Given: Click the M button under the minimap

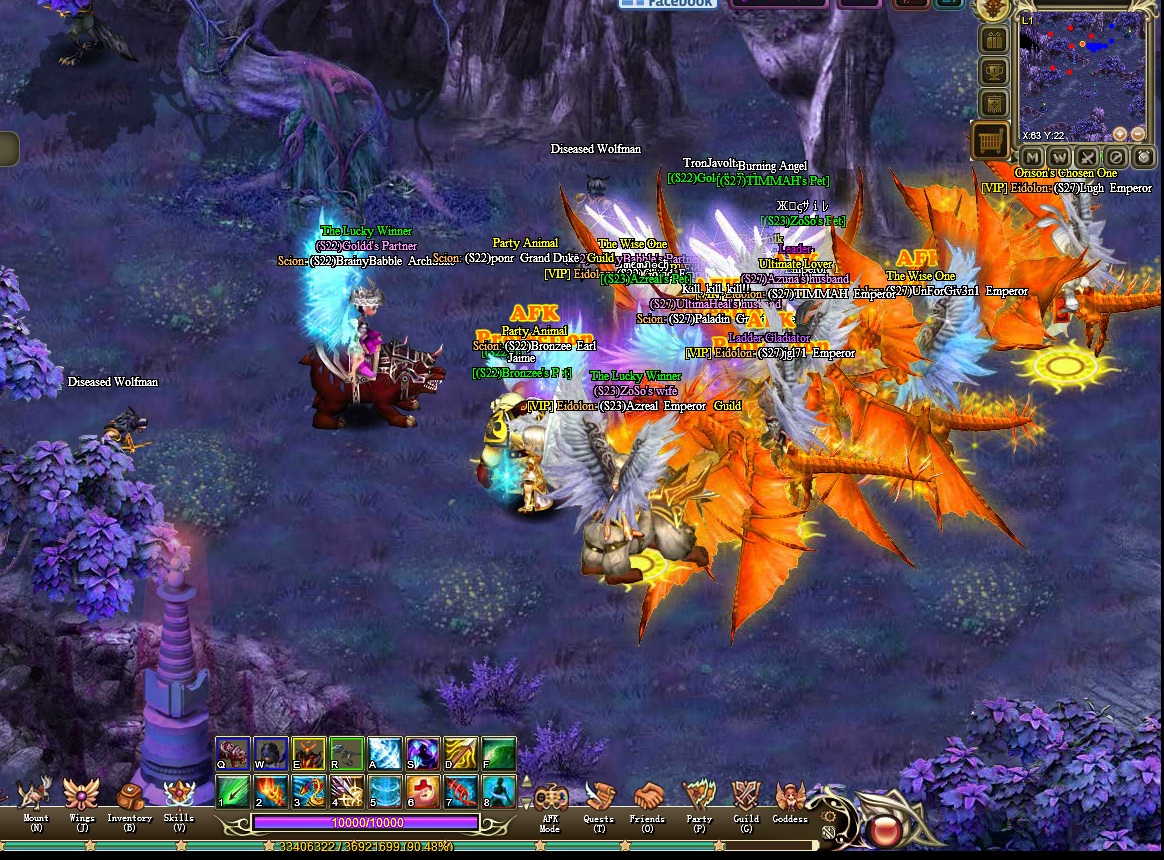Looking at the screenshot, I should click(1032, 157).
